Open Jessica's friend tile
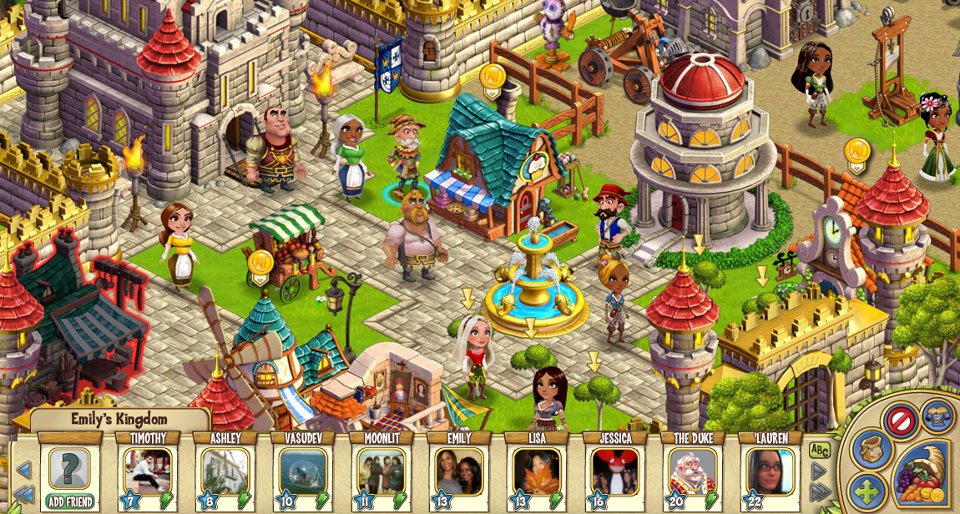 click(x=614, y=471)
